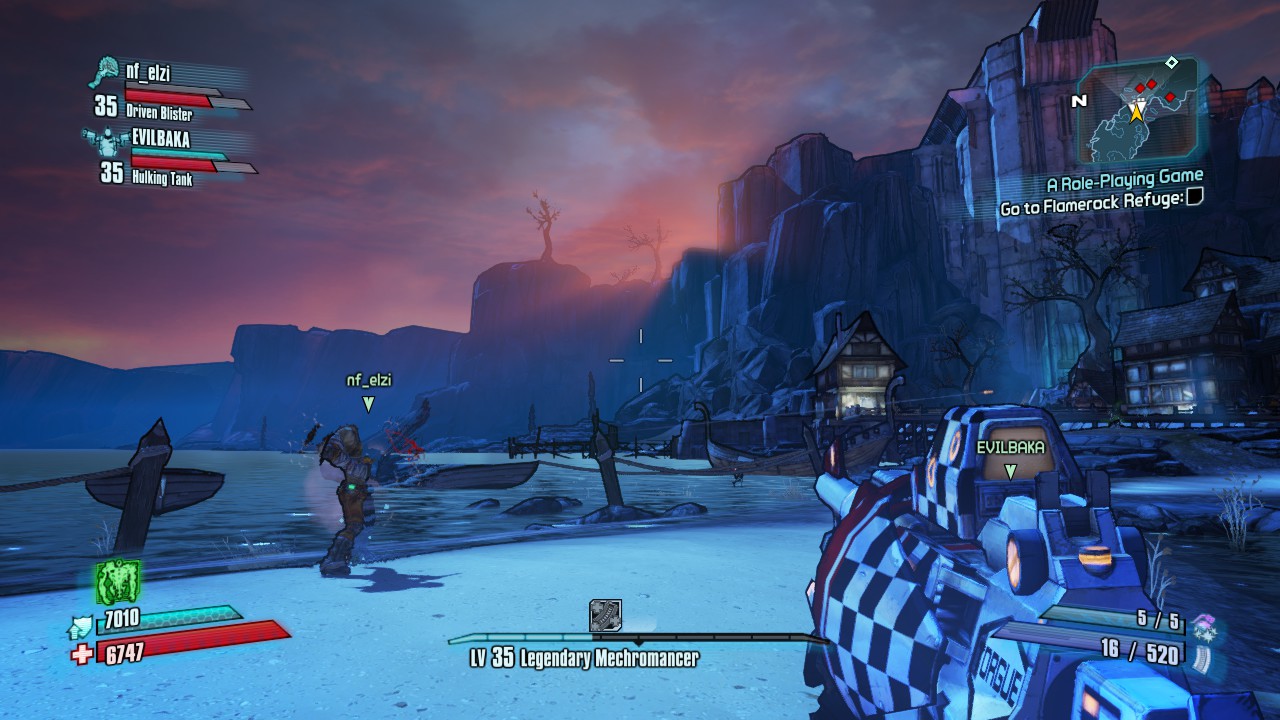Click the action skill icon above XP bar
The height and width of the screenshot is (720, 1280).
605,615
